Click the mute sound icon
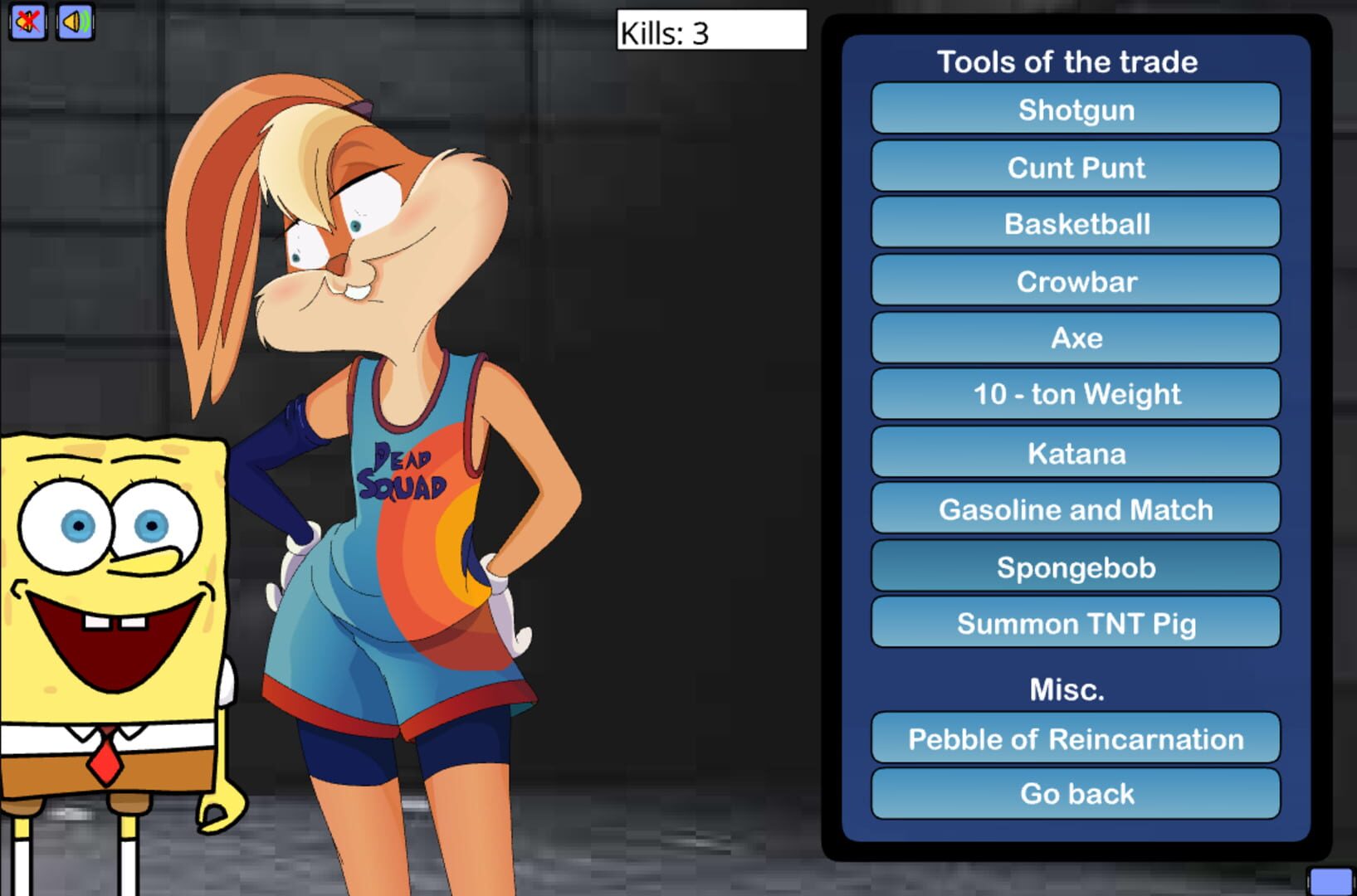Image resolution: width=1357 pixels, height=896 pixels. 27,22
